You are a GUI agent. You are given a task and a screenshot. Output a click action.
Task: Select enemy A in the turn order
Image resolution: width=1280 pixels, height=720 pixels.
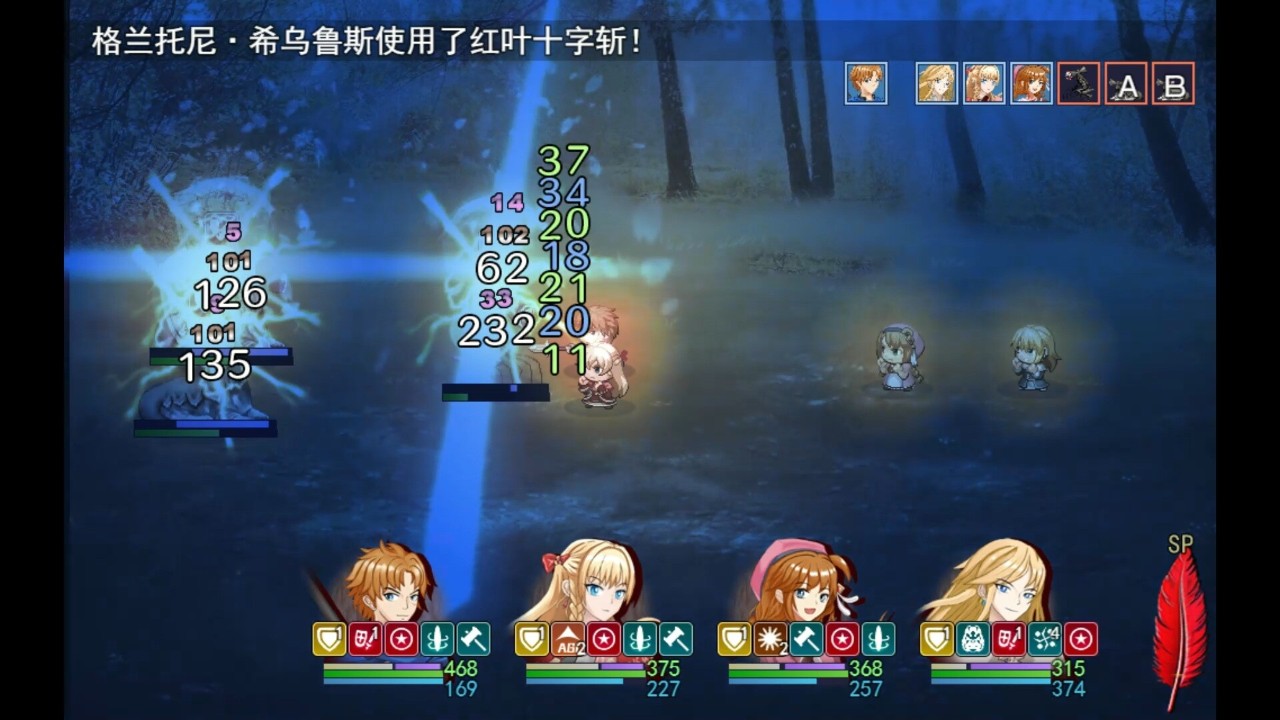click(x=1126, y=84)
